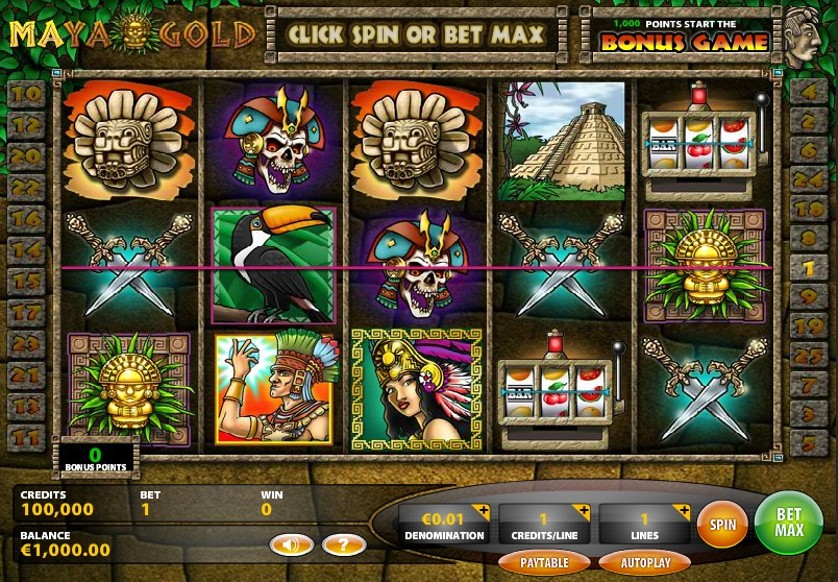Open help with the question mark button
The height and width of the screenshot is (582, 838).
343,545
